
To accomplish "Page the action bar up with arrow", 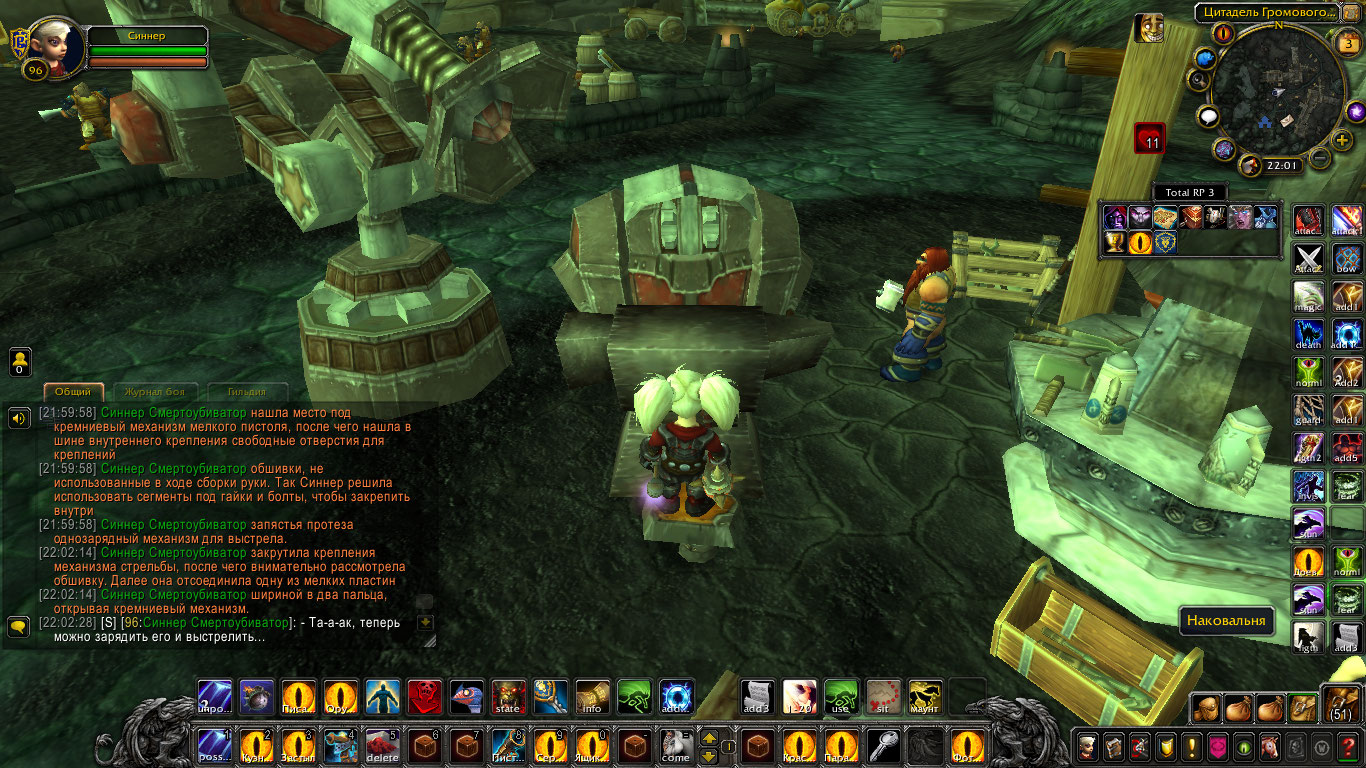I will tap(708, 737).
